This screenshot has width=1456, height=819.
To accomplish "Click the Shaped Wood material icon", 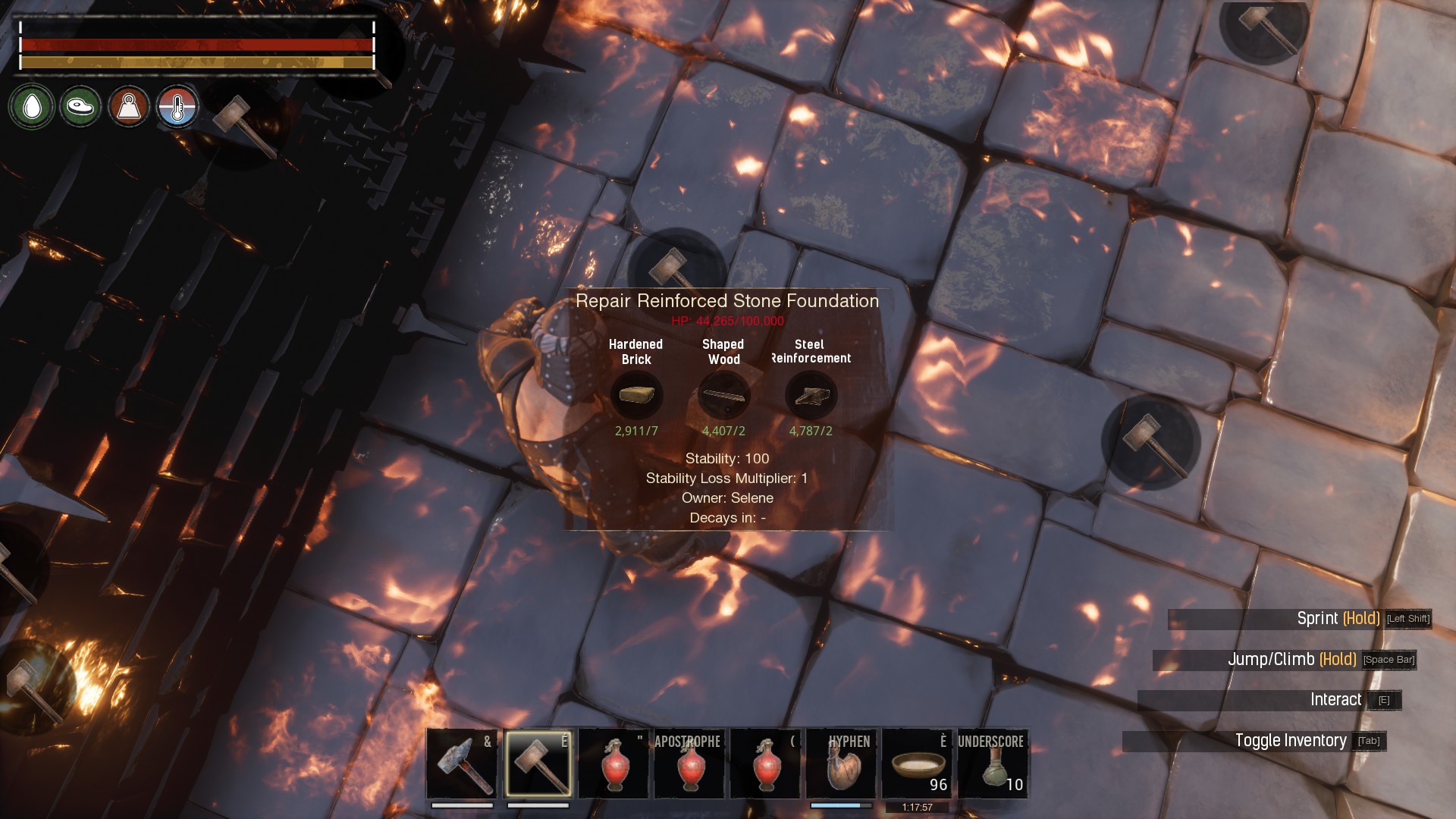I will (x=723, y=395).
